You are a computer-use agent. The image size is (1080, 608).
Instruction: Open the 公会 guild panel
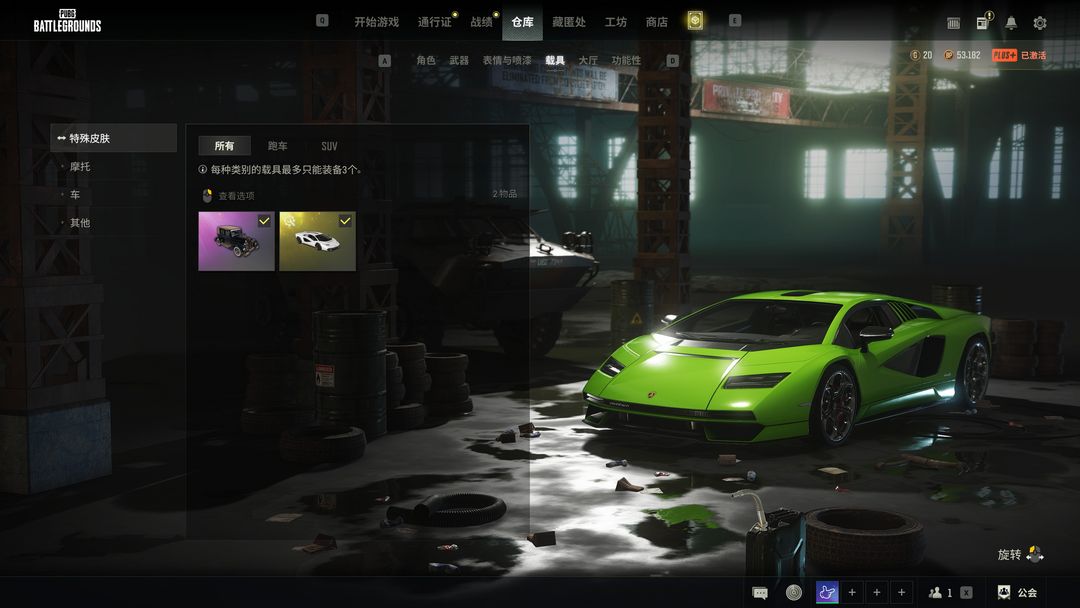point(1018,592)
